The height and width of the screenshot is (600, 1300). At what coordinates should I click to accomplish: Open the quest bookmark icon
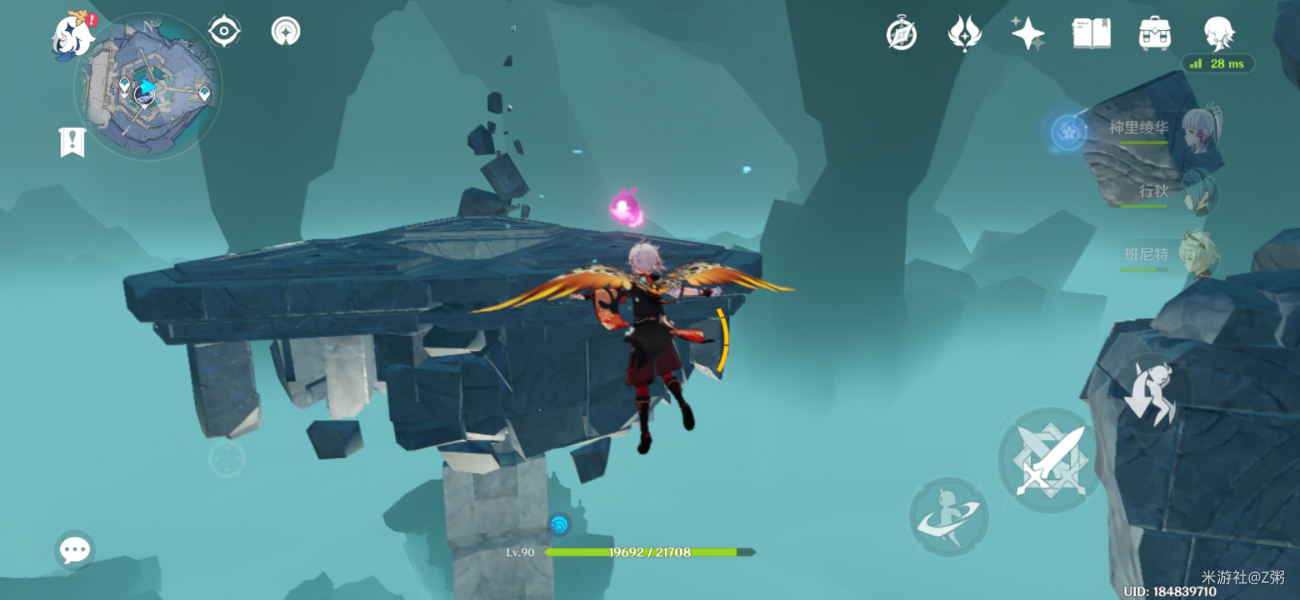[72, 143]
